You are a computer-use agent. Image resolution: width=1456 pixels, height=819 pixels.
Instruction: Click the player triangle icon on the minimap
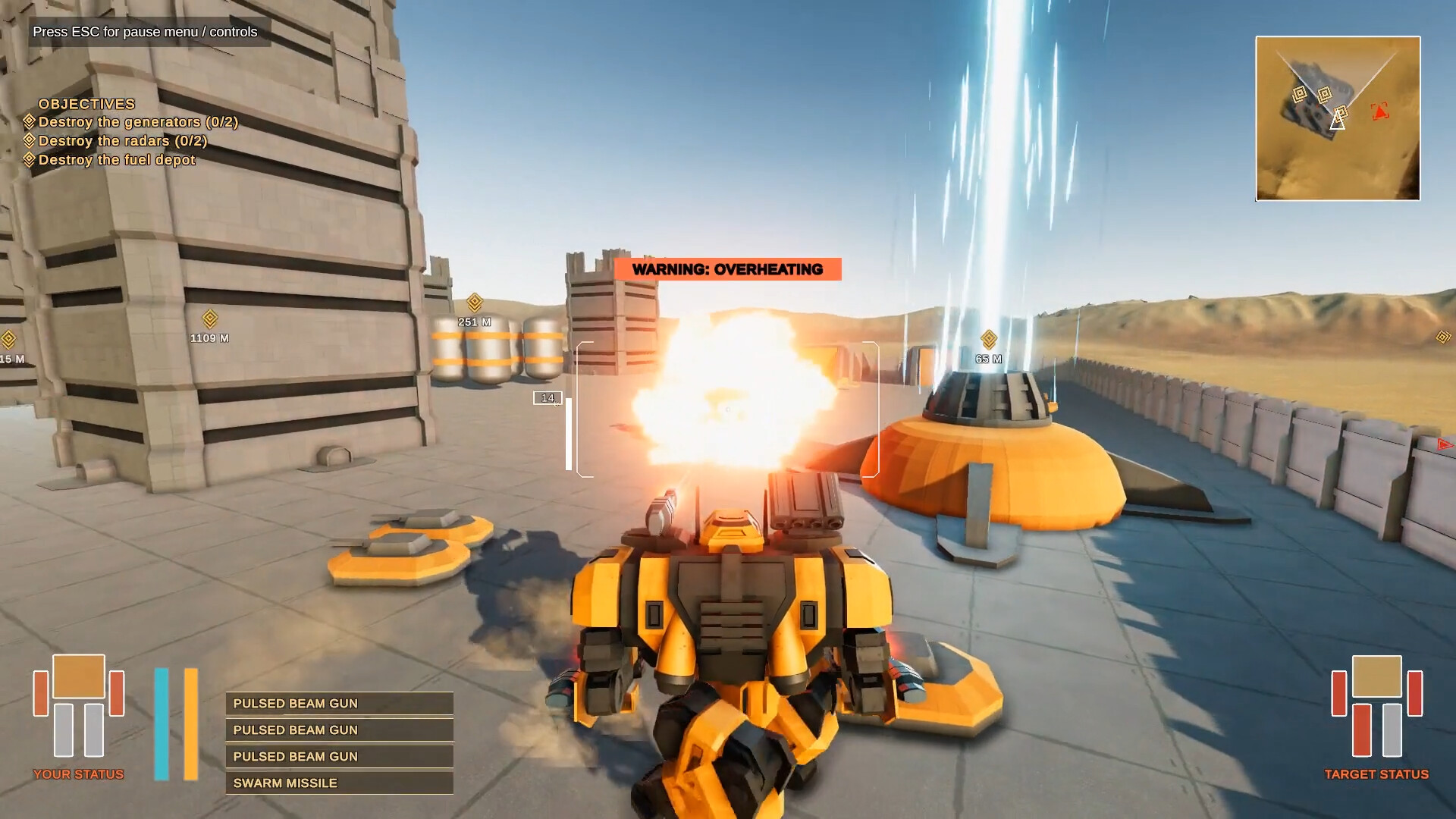[x=1337, y=119]
